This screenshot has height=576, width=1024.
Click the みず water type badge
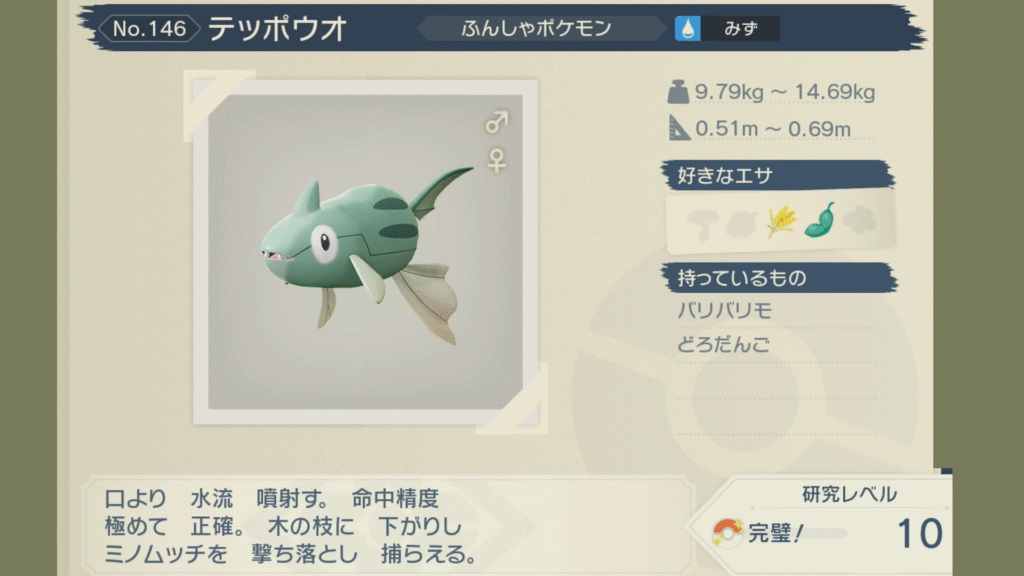point(727,29)
